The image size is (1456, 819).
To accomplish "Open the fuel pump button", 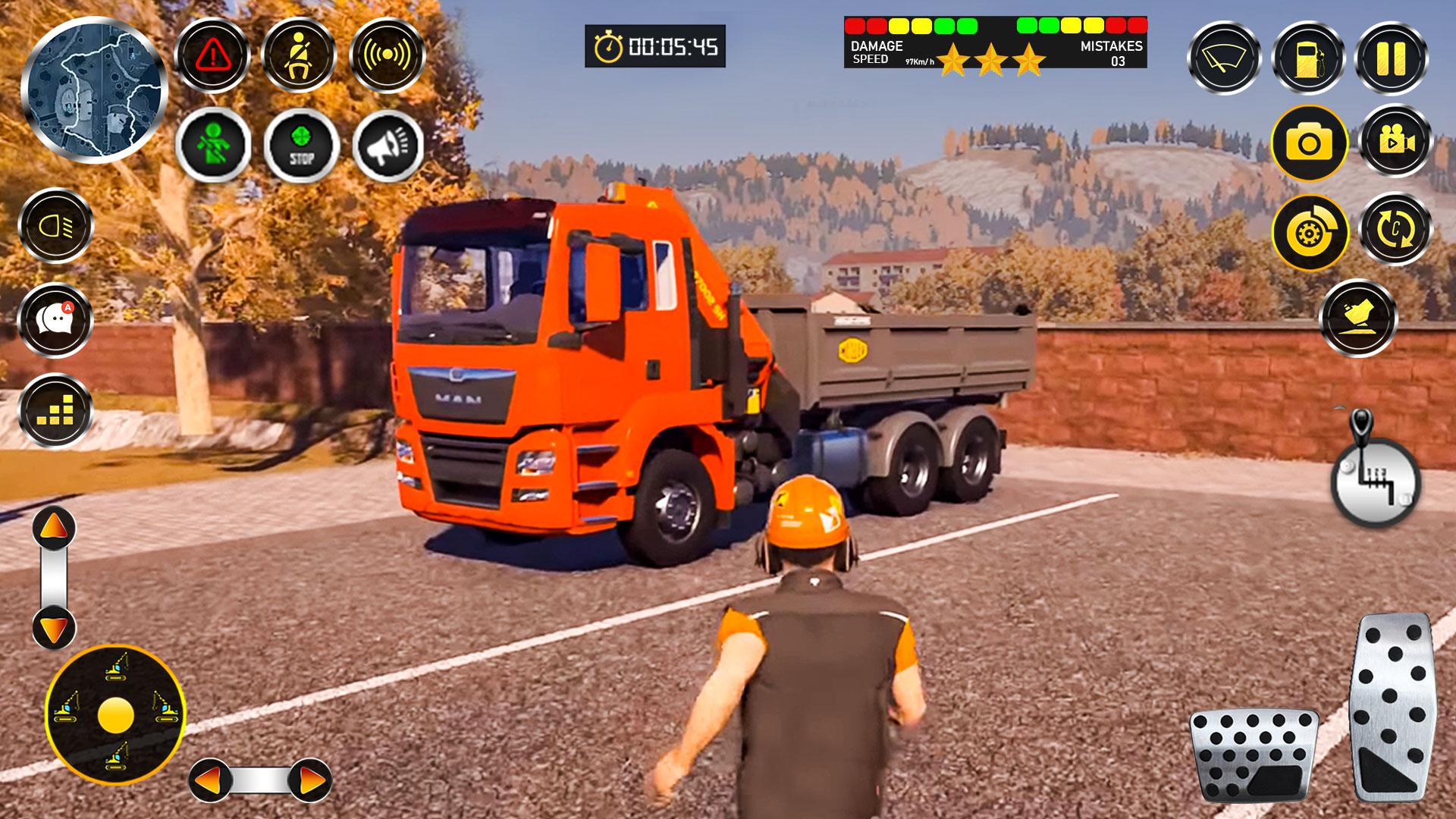I will (1309, 58).
